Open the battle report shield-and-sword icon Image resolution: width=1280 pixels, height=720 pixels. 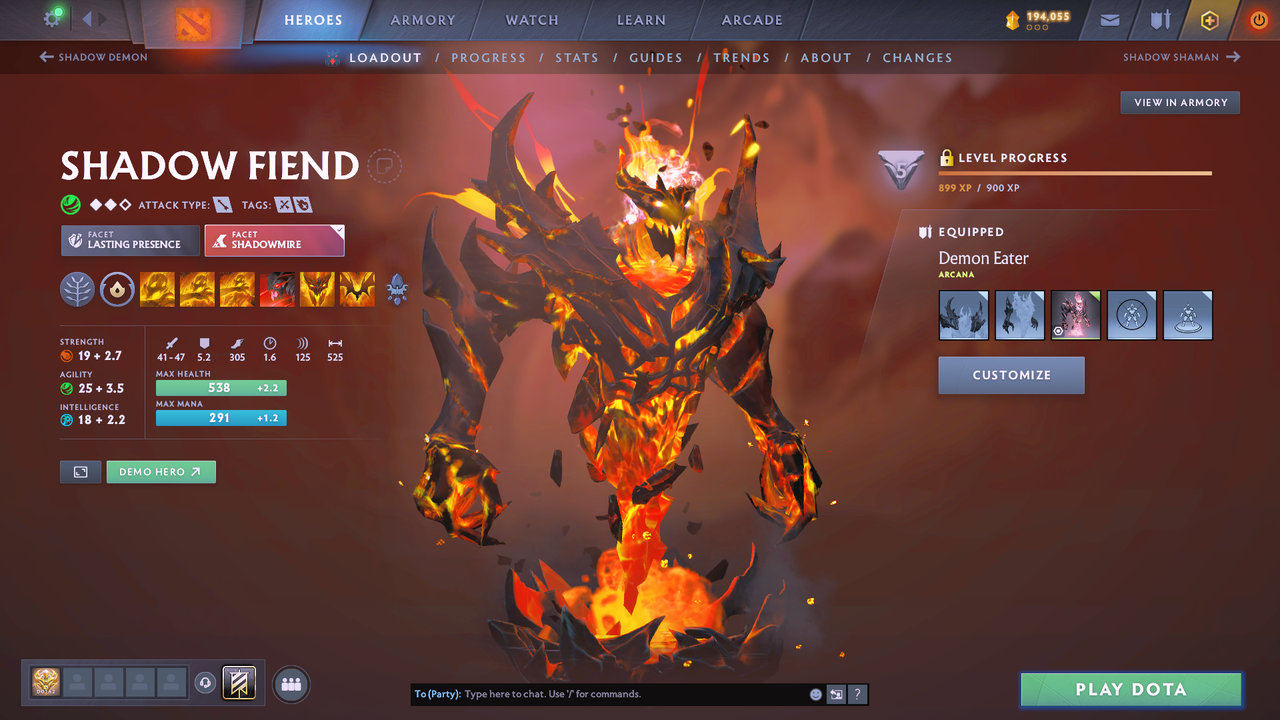1159,19
